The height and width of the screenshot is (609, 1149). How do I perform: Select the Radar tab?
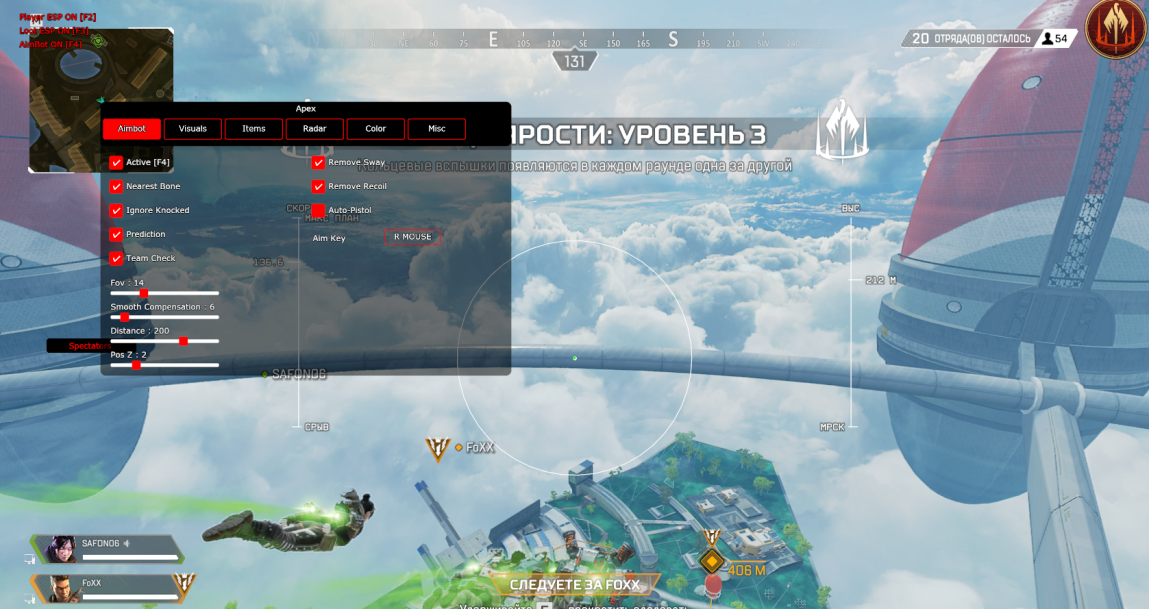point(315,129)
